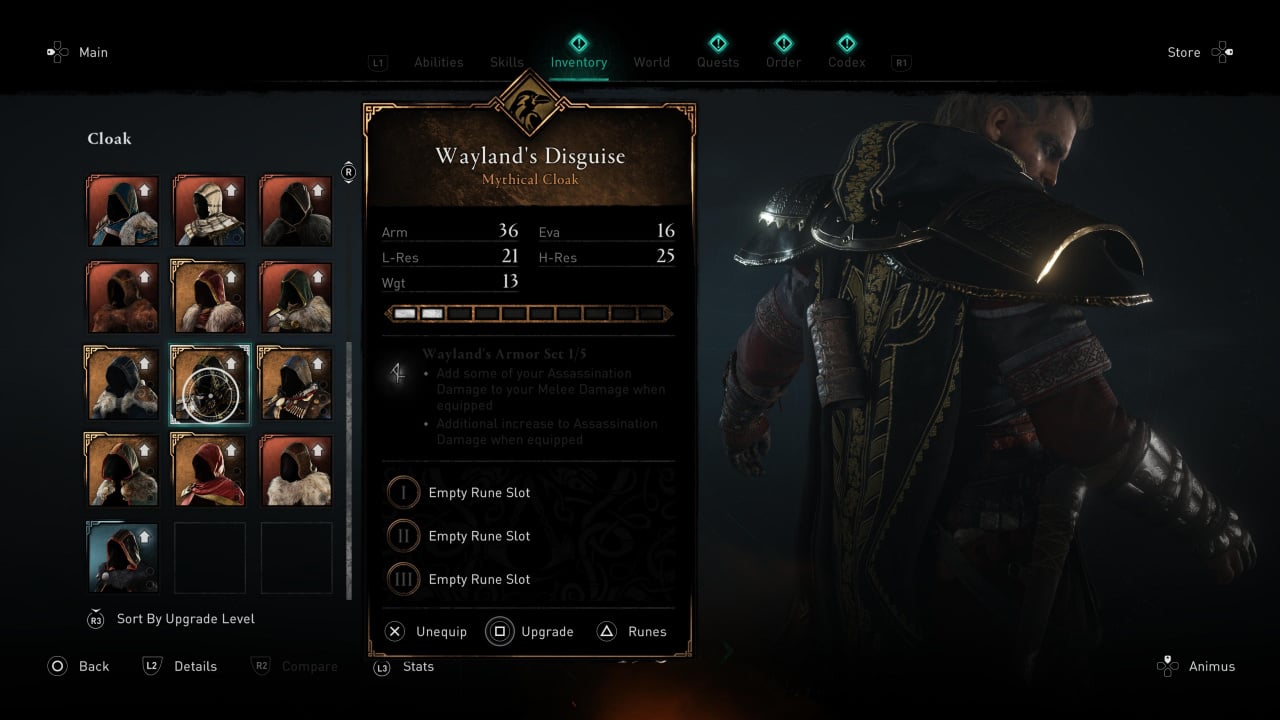
Task: Open the Quests tab
Action: [717, 62]
